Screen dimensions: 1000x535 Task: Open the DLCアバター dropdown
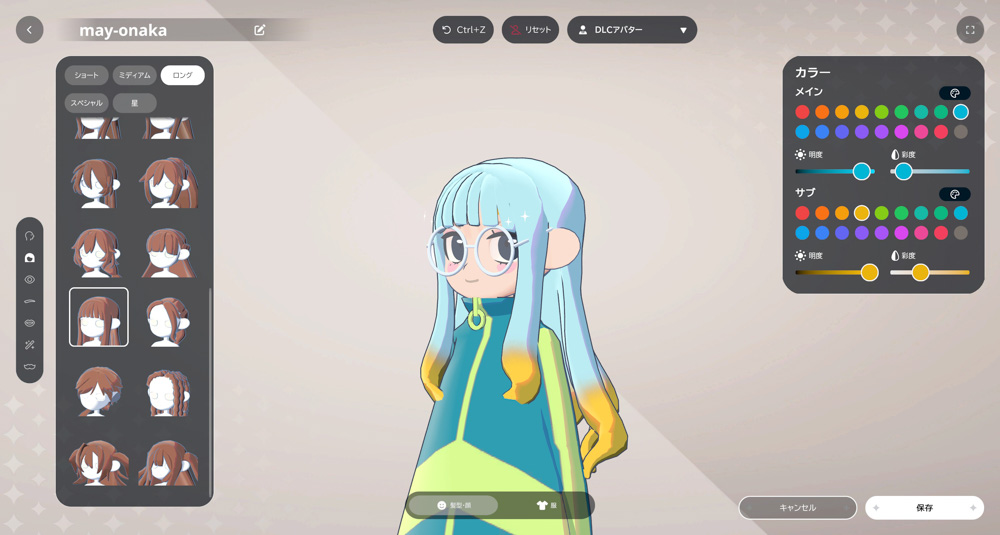click(632, 30)
